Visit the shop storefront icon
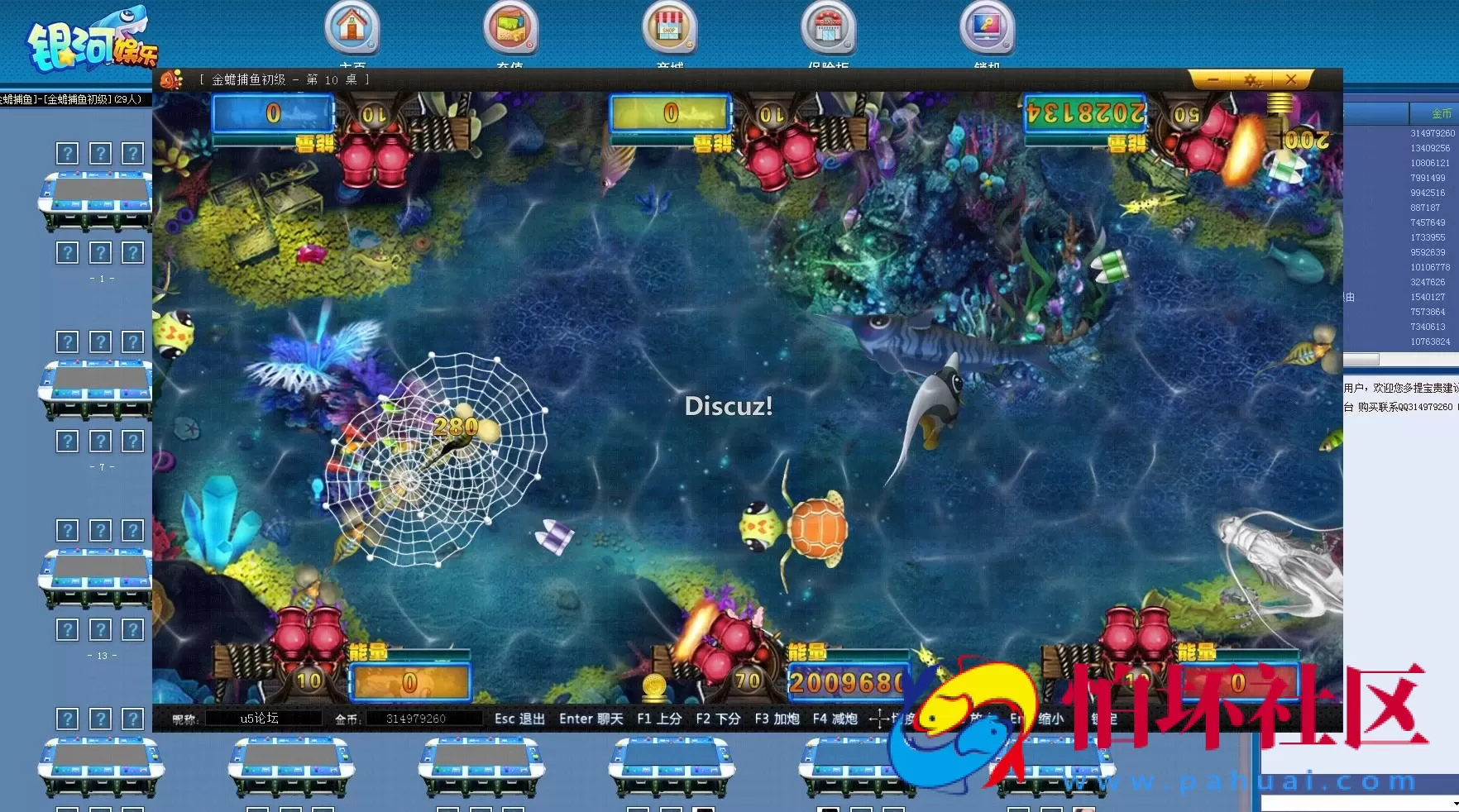 click(669, 26)
